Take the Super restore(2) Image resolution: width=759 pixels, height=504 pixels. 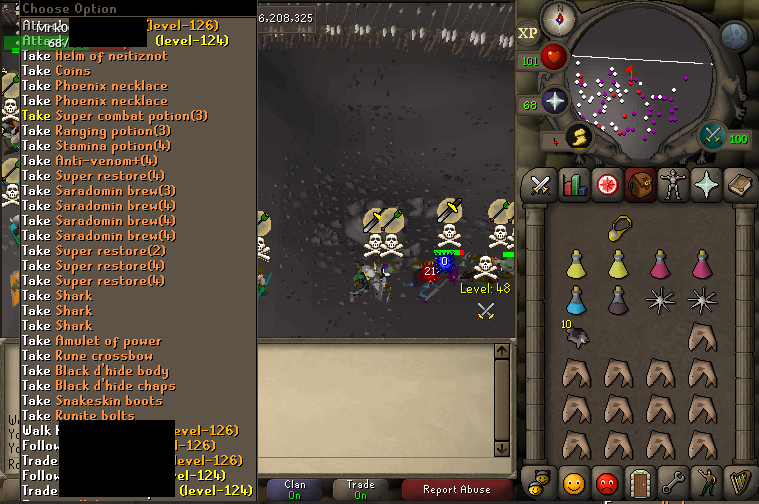click(94, 250)
